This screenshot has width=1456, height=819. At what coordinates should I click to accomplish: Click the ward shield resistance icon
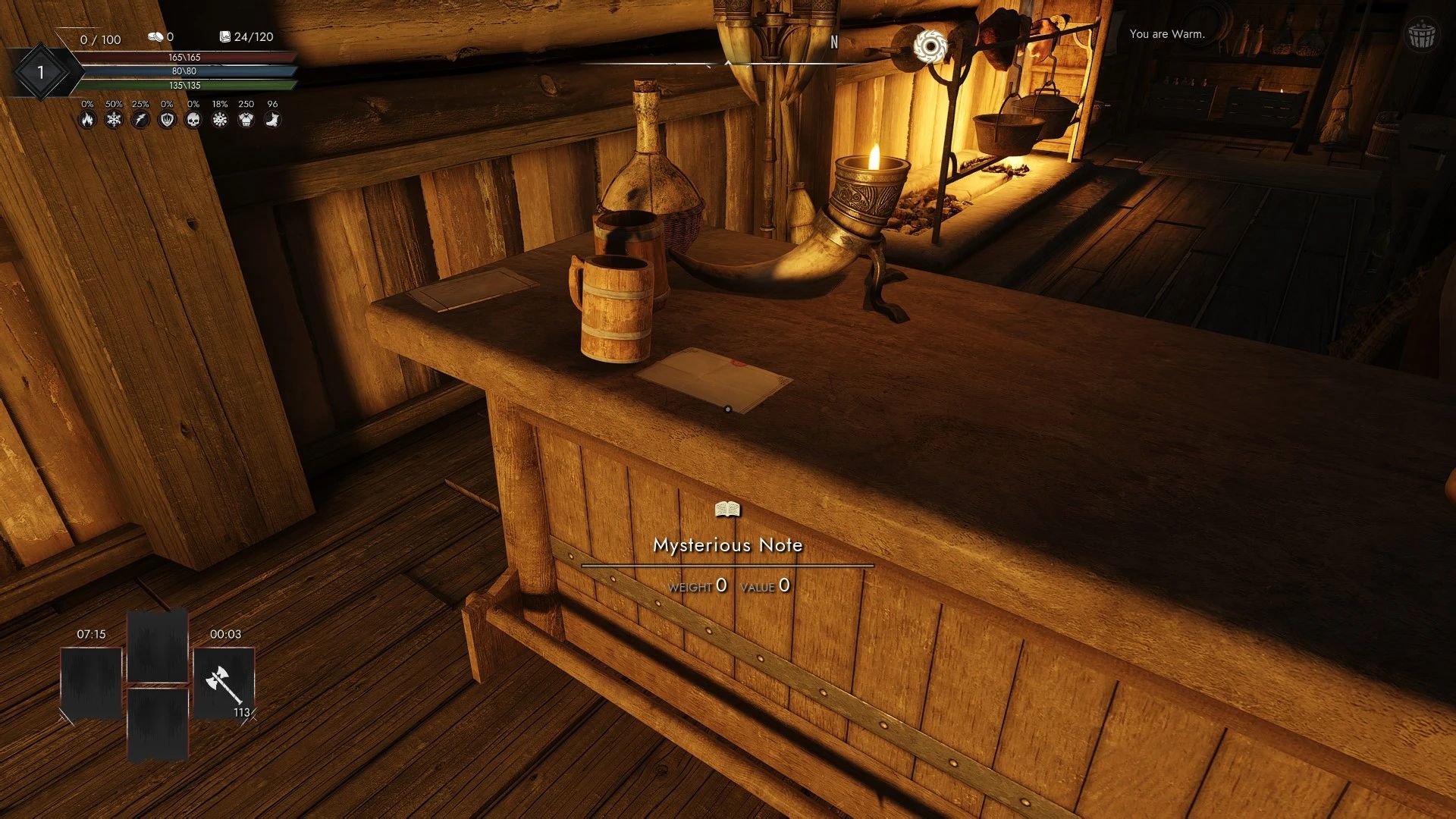167,119
